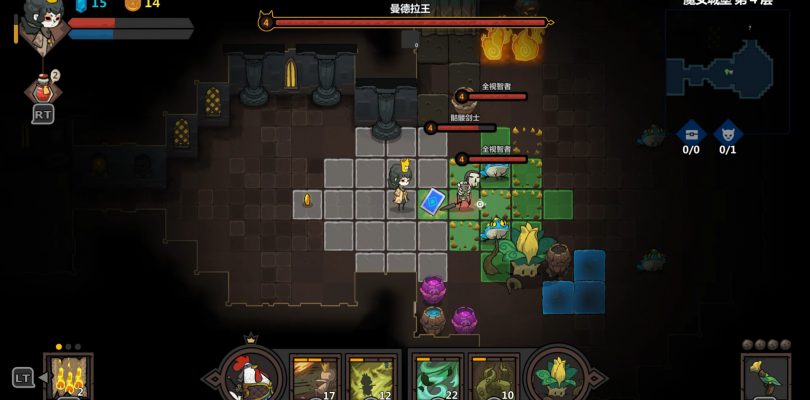The image size is (810, 400).
Task: Activate the vine skill card showing 10
Action: pos(494,380)
